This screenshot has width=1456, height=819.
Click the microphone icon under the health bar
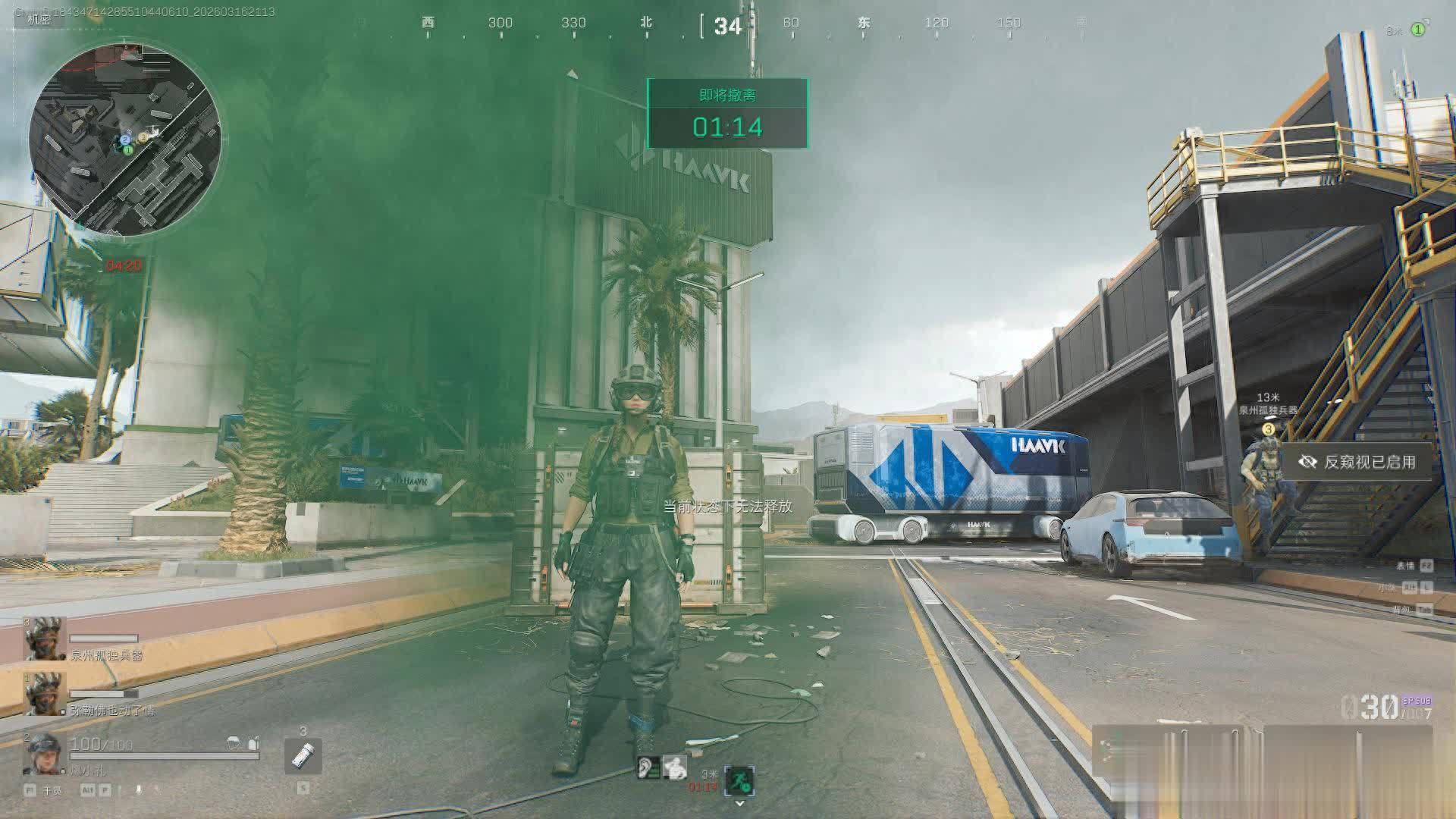[x=138, y=790]
